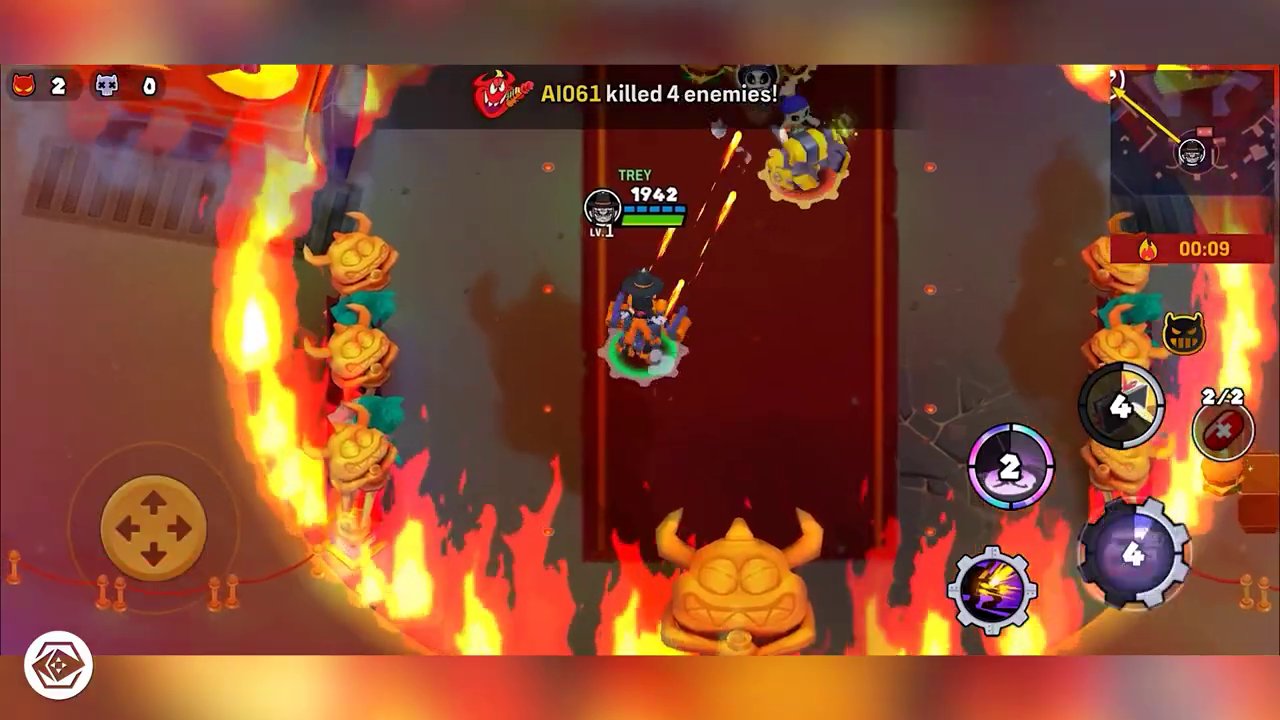Trigger the black-ringed ability showing 4
This screenshot has width=1280, height=720.
point(1121,405)
